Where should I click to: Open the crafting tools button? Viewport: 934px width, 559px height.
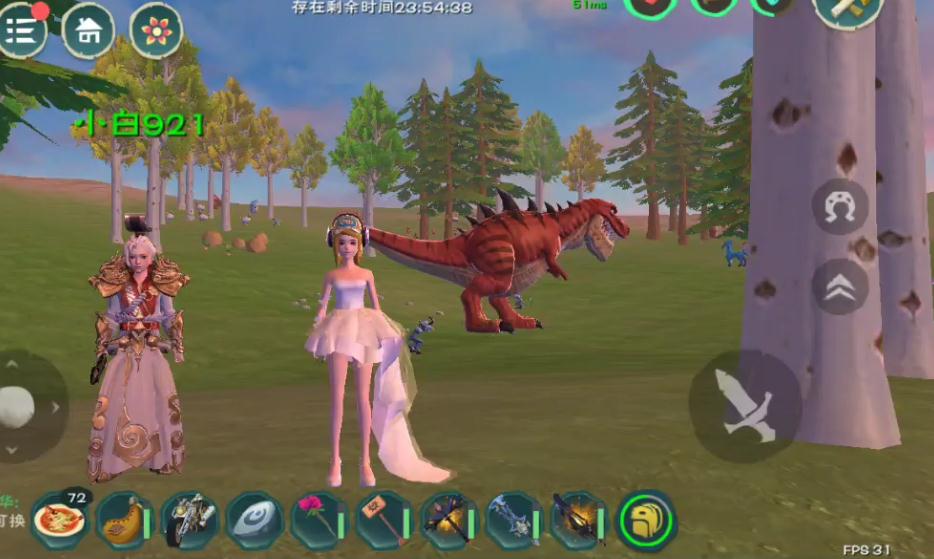pos(848,10)
